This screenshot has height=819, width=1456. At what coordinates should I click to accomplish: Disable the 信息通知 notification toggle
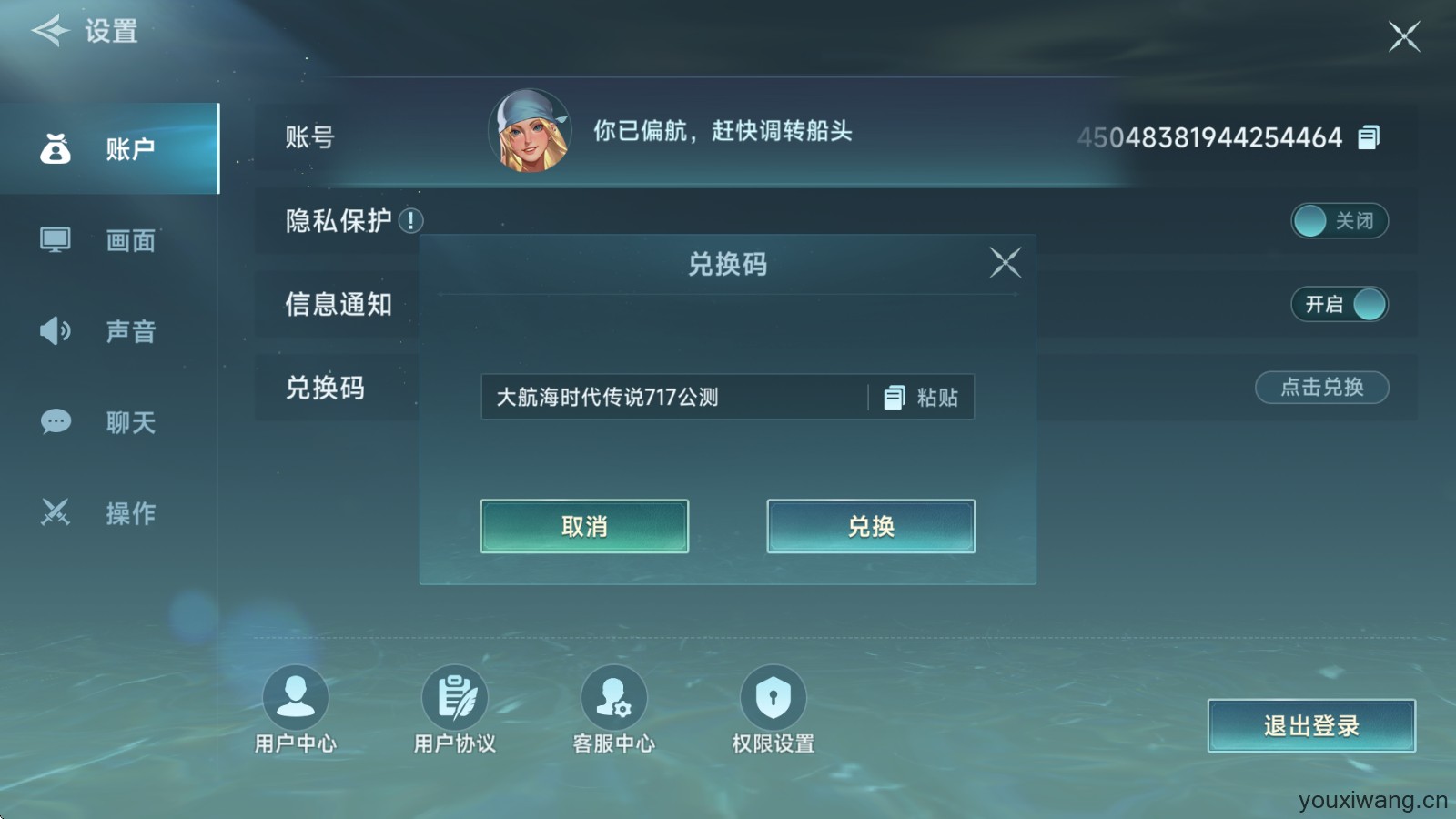click(x=1340, y=305)
